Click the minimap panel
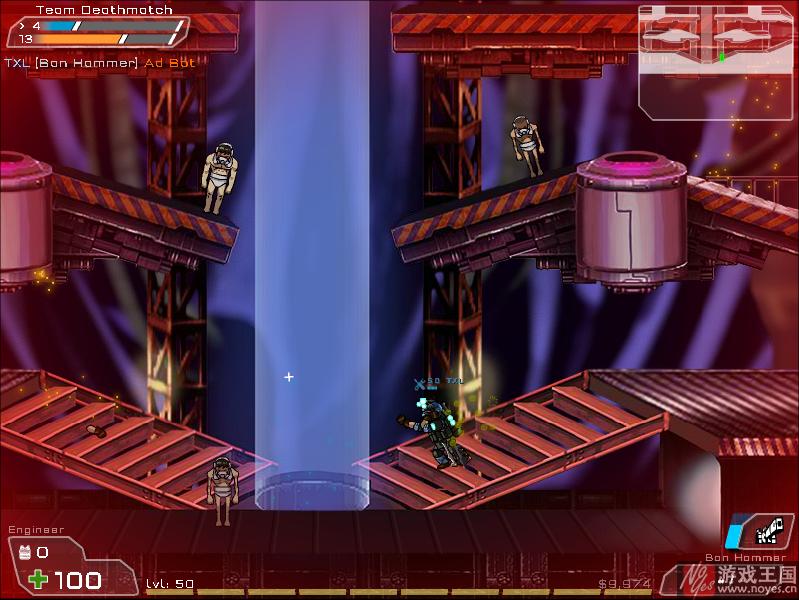 pyautogui.click(x=716, y=62)
